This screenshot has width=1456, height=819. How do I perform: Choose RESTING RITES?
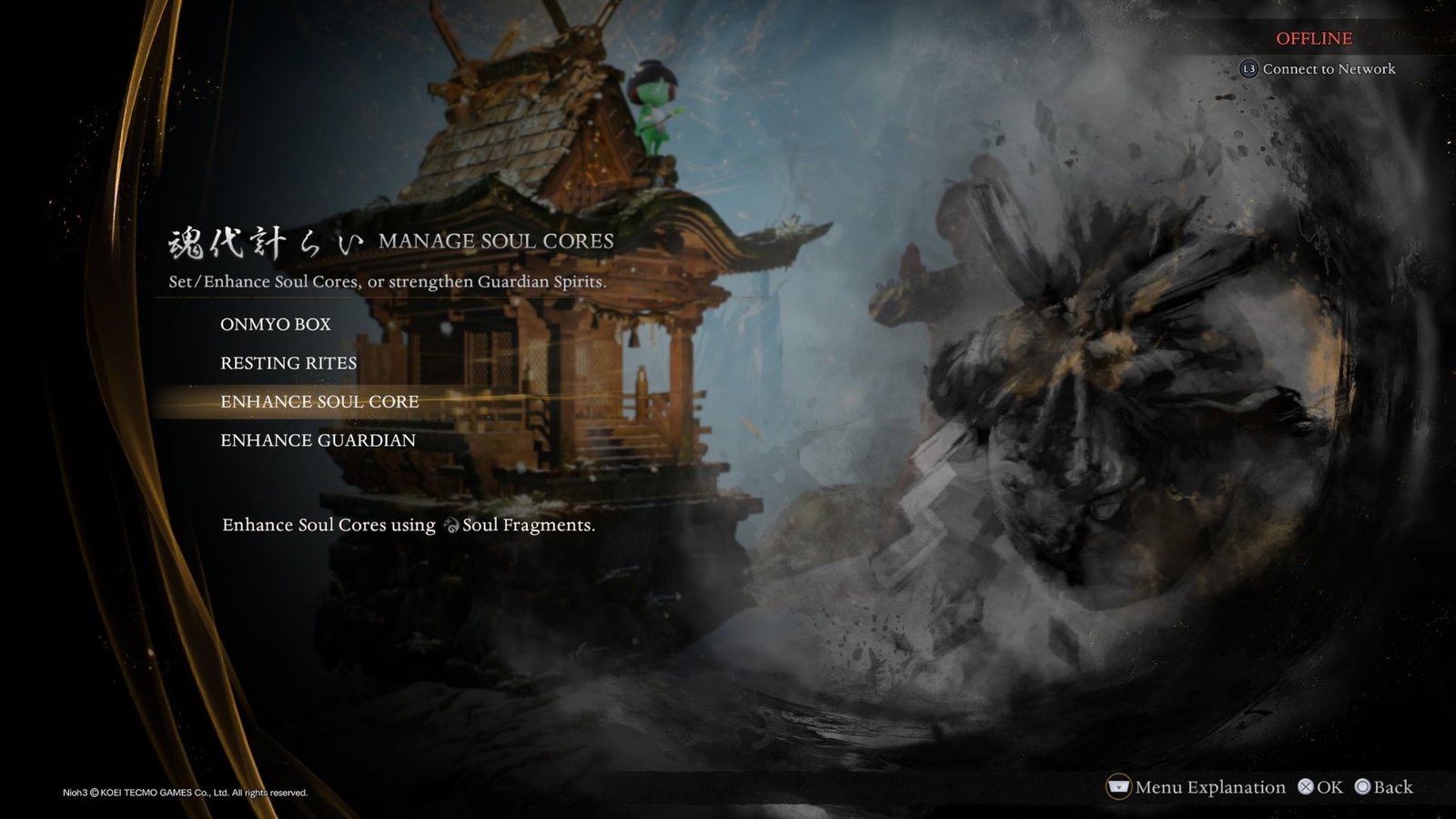288,362
